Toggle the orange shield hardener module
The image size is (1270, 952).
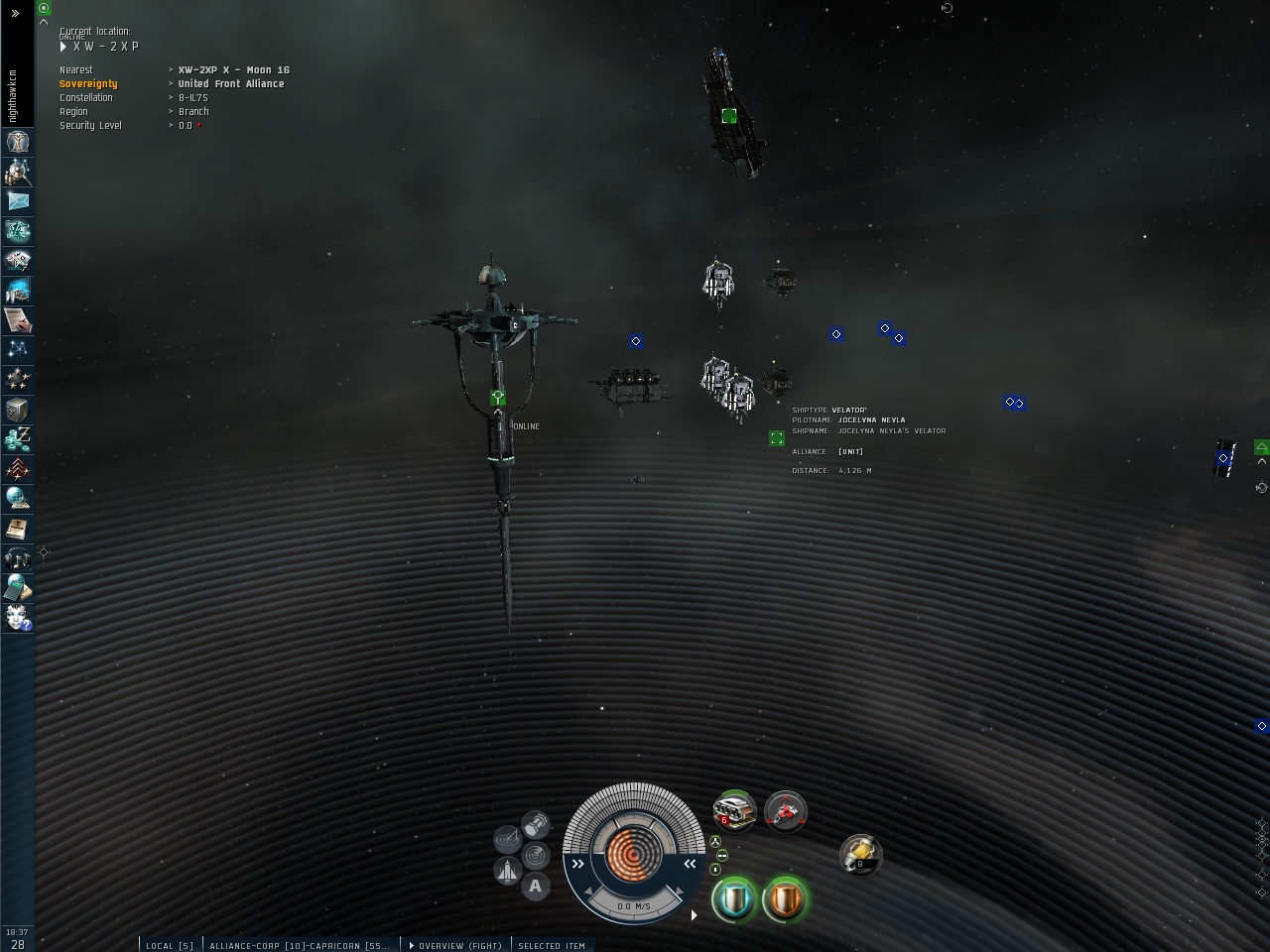(786, 898)
